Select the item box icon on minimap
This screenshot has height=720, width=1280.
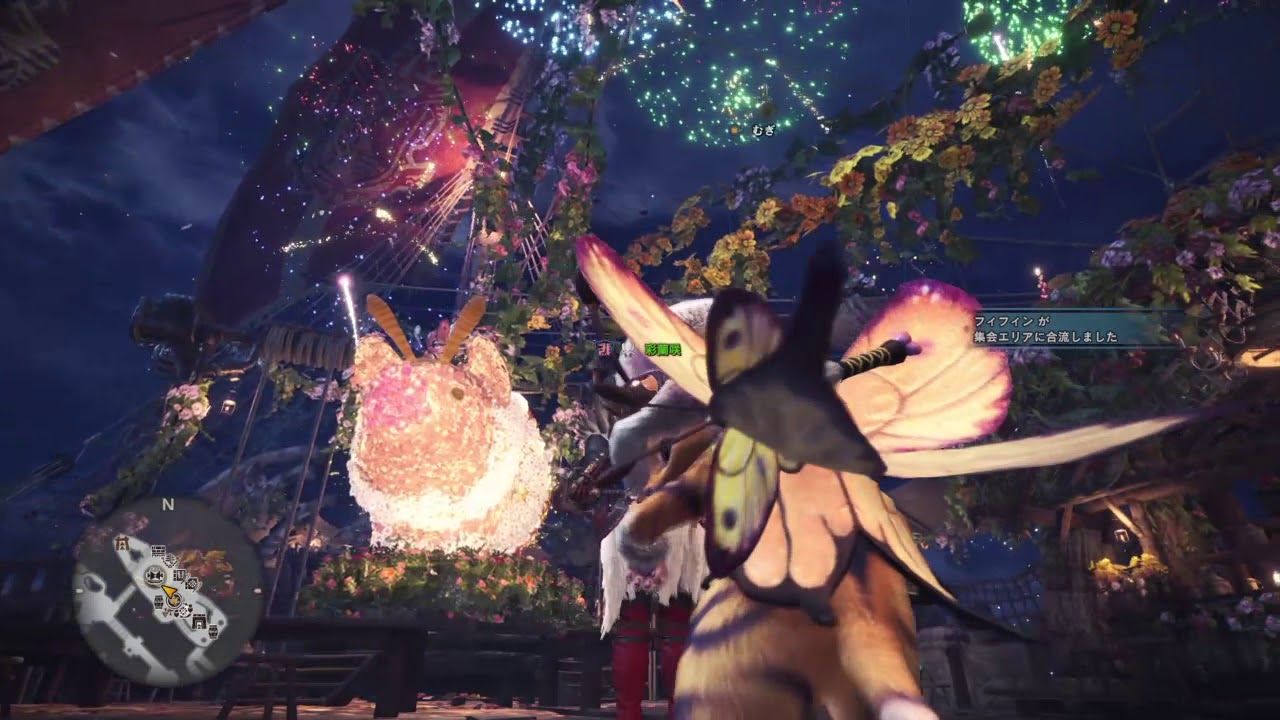tap(158, 601)
